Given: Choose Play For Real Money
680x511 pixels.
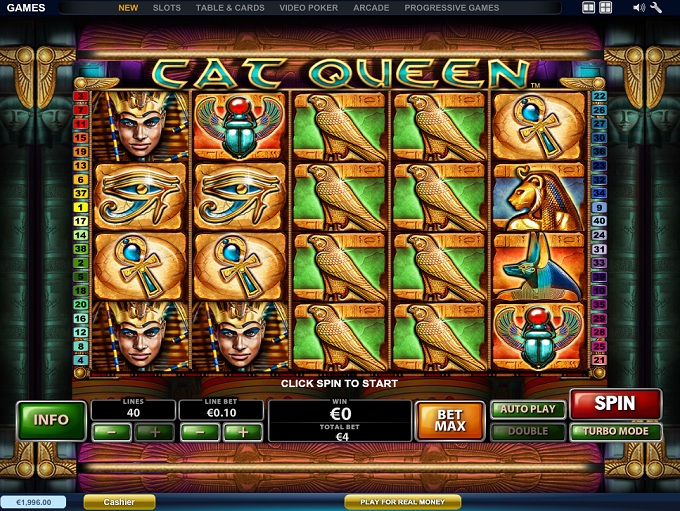Looking at the screenshot, I should (402, 502).
